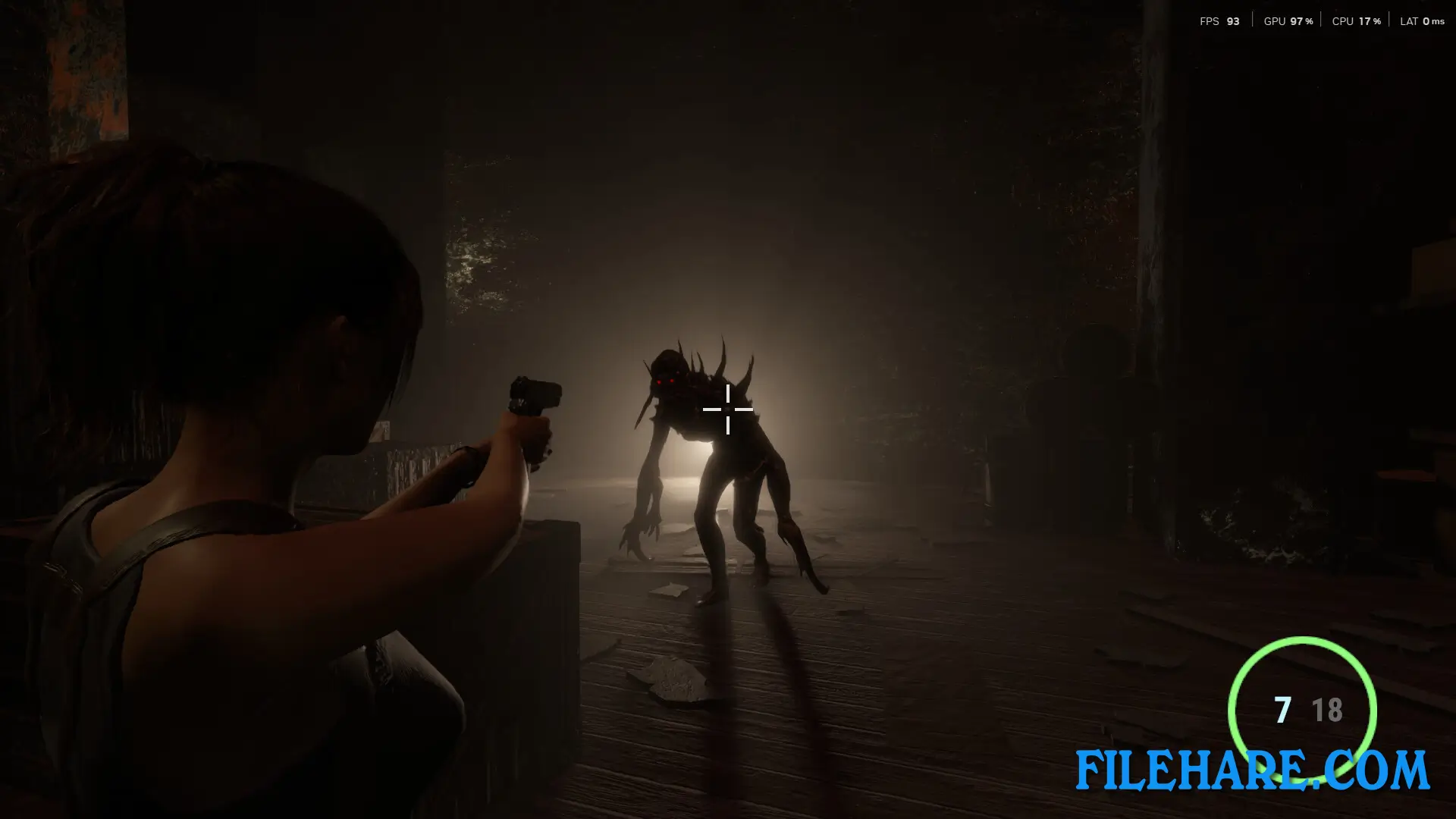This screenshot has height=819, width=1456.
Task: Click the crosshair reticle at screen center
Action: coord(728,409)
